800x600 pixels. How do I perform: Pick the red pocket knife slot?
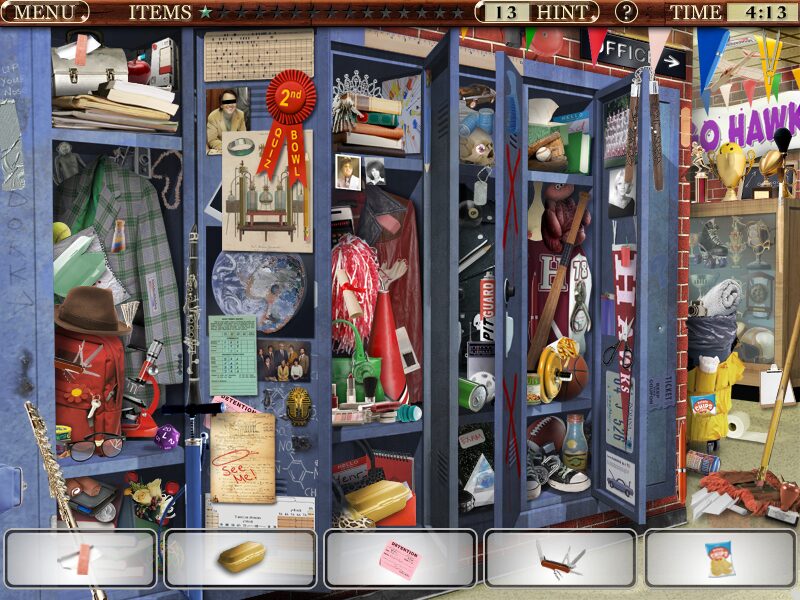[560, 558]
